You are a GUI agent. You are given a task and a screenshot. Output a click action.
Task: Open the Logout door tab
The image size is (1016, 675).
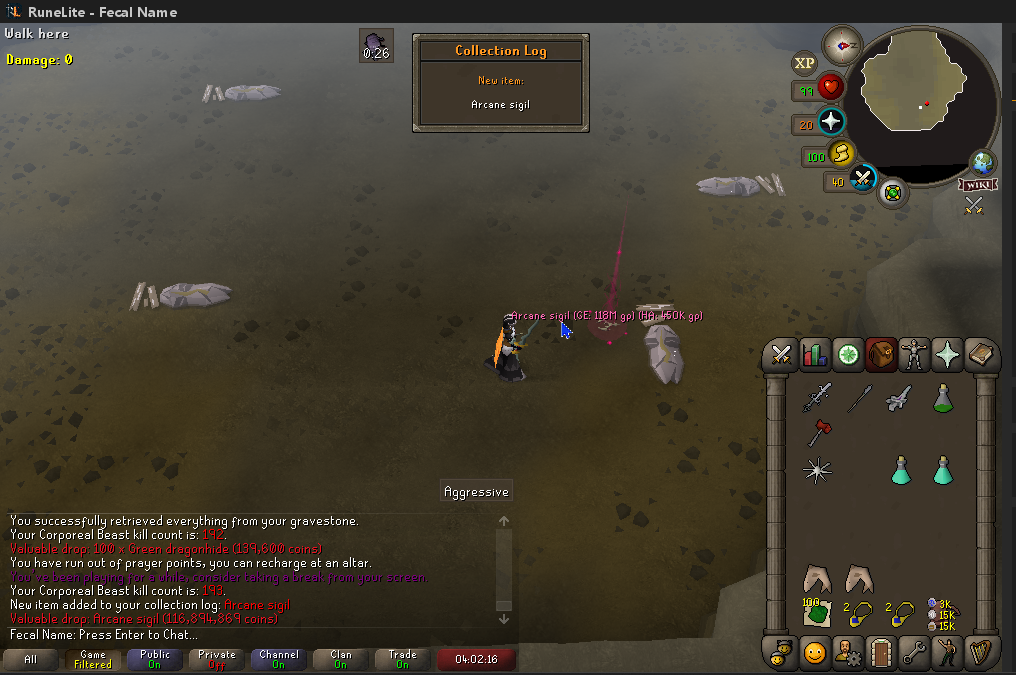tap(880, 653)
